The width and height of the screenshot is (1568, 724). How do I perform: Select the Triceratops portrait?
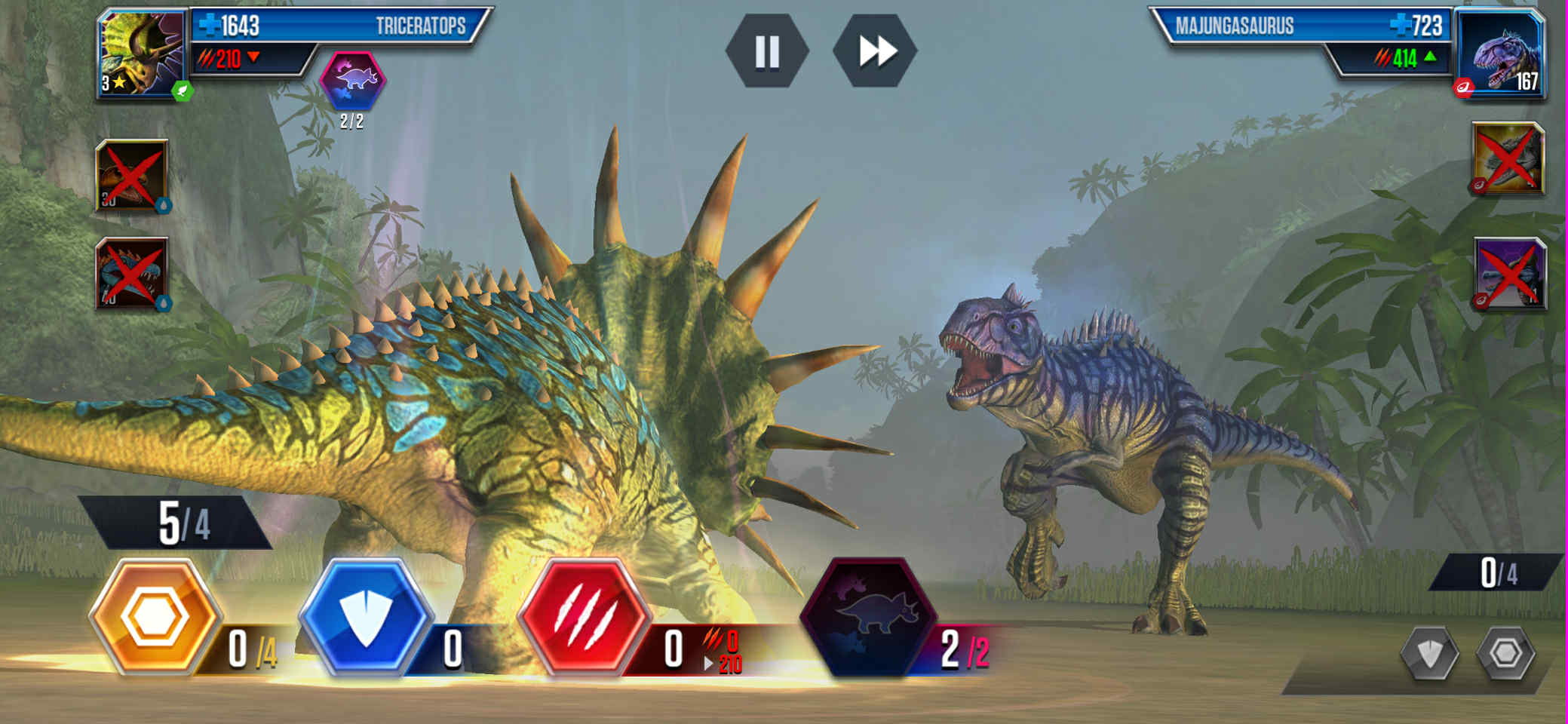tap(141, 54)
